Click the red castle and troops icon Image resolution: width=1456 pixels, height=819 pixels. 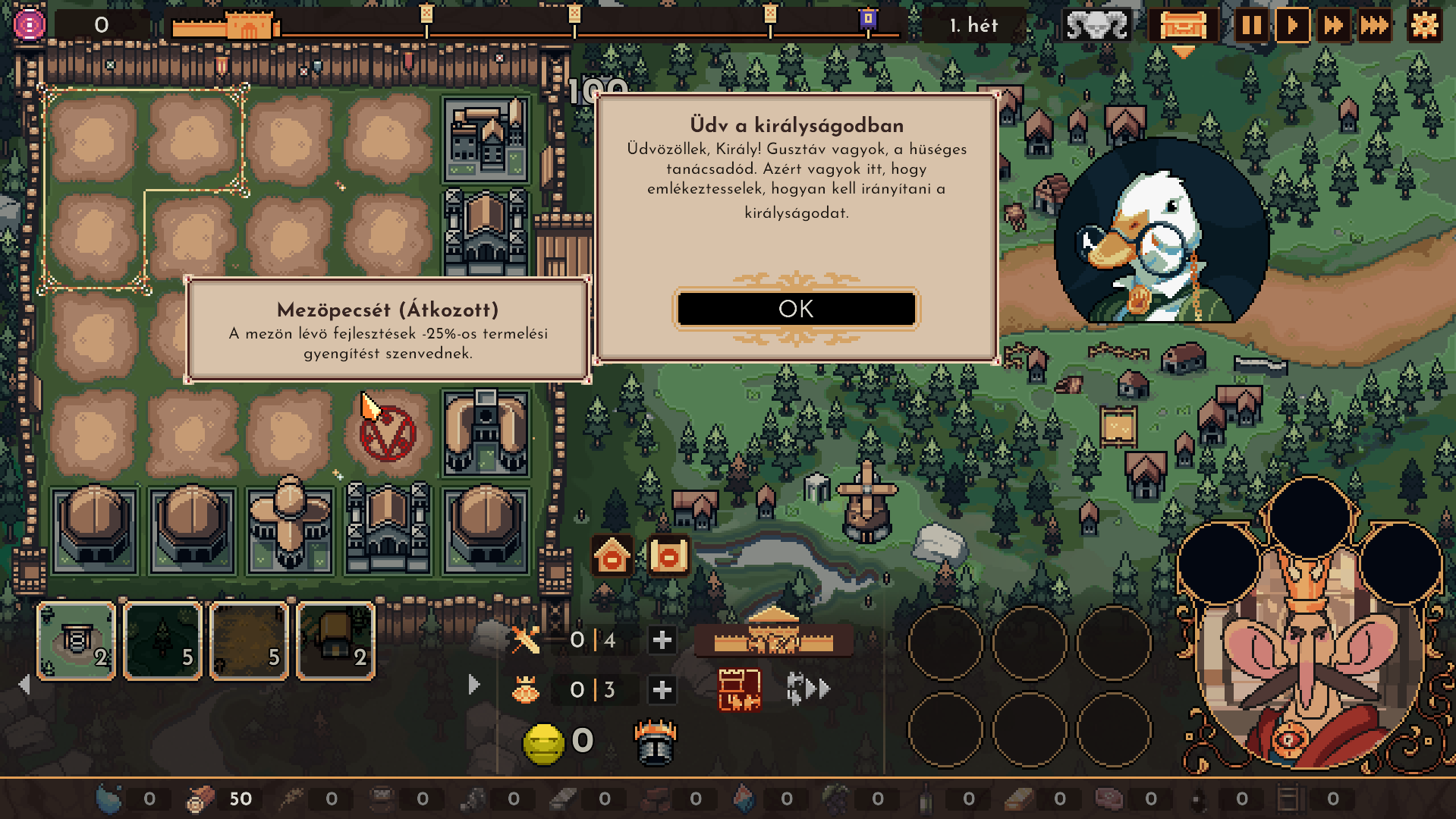[739, 690]
